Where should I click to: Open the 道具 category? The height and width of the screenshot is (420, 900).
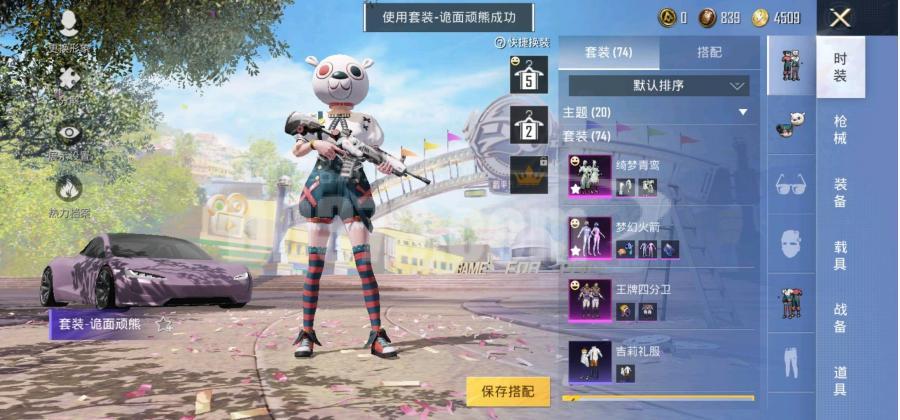point(840,381)
